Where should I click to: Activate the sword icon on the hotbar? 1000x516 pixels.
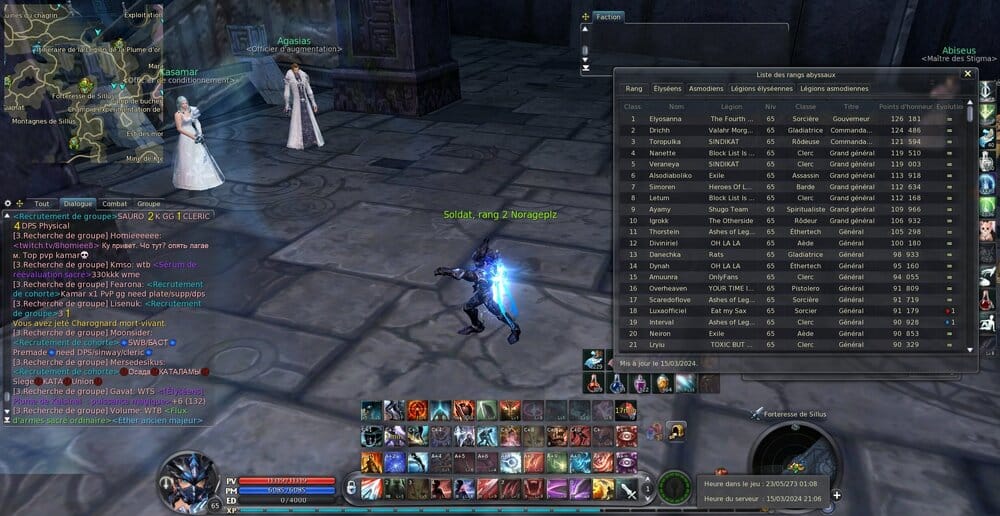628,489
